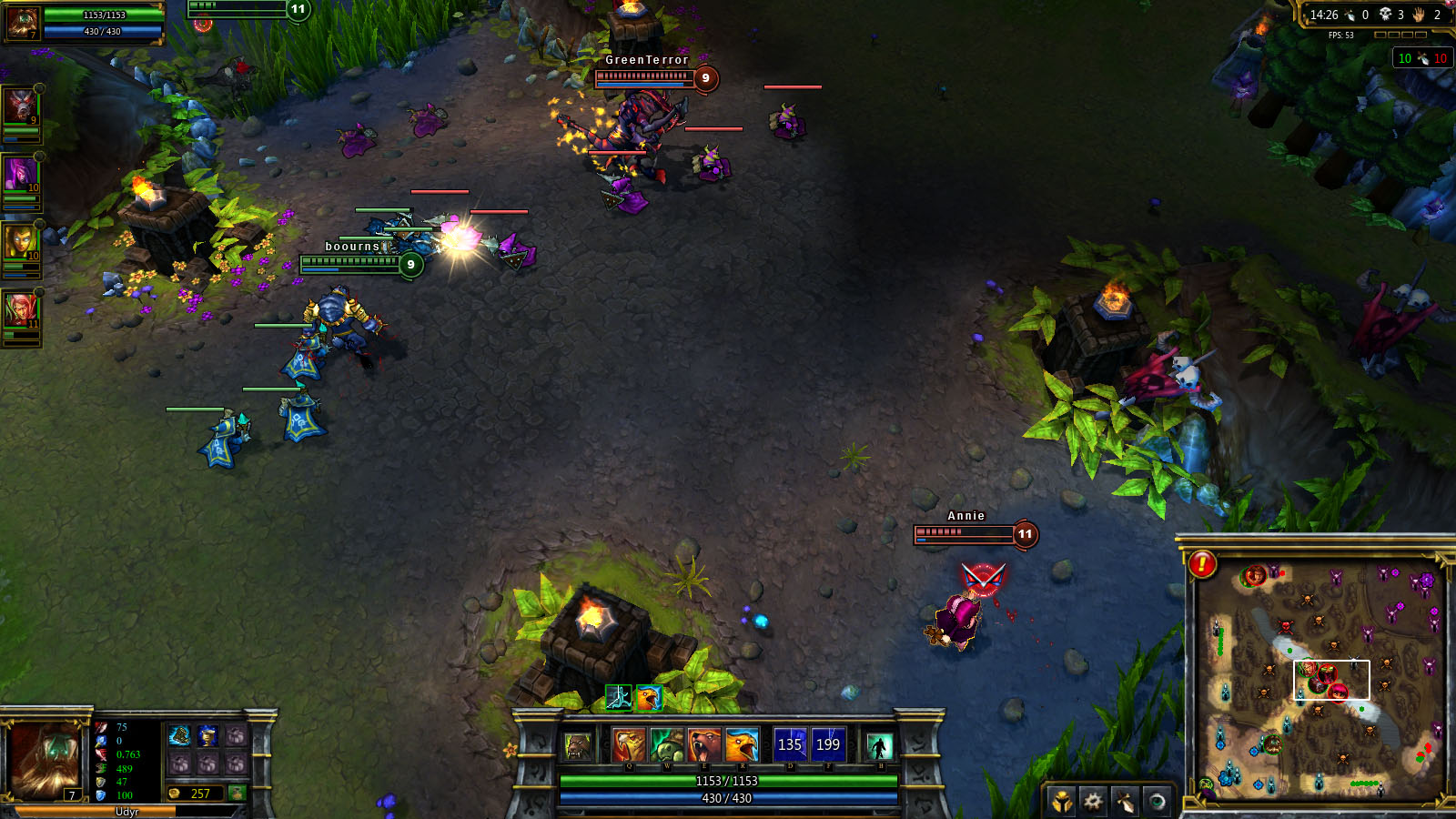
Task: Click the sword icon menu button
Action: coord(1125,802)
